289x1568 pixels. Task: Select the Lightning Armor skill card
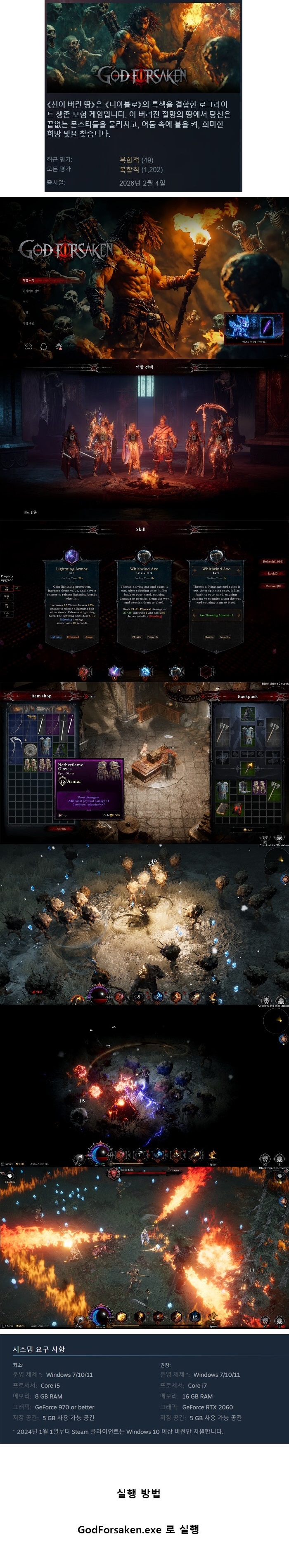pyautogui.click(x=72, y=599)
